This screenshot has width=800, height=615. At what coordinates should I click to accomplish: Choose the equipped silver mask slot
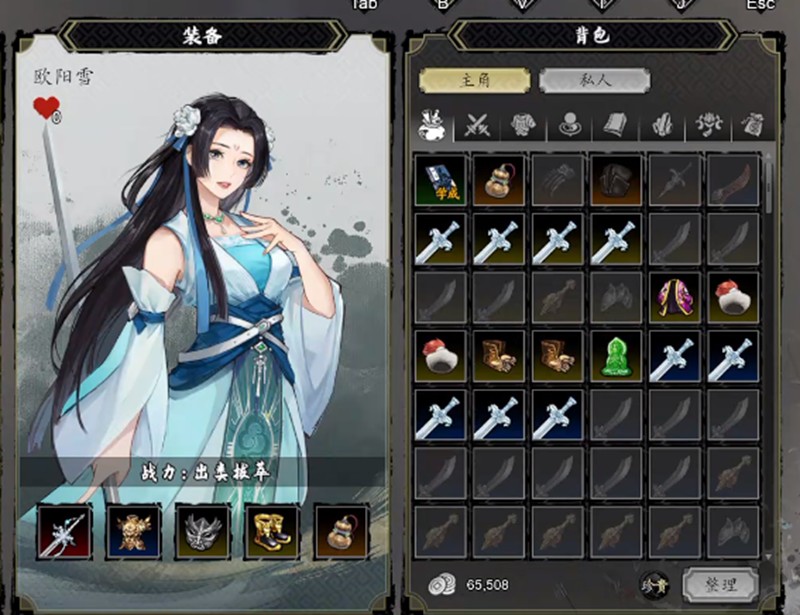(x=203, y=531)
